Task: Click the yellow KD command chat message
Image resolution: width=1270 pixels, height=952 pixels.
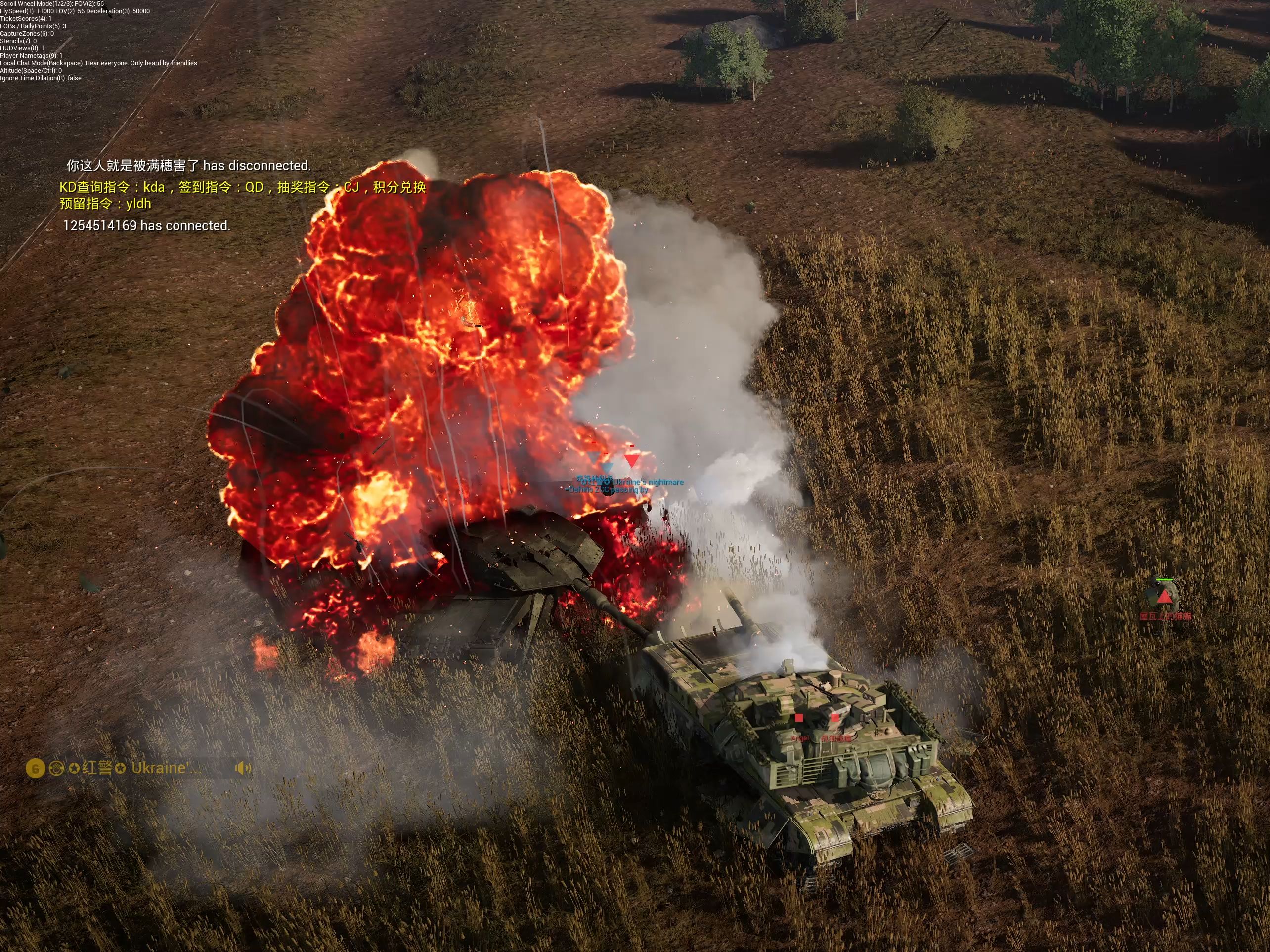Action: pyautogui.click(x=242, y=195)
